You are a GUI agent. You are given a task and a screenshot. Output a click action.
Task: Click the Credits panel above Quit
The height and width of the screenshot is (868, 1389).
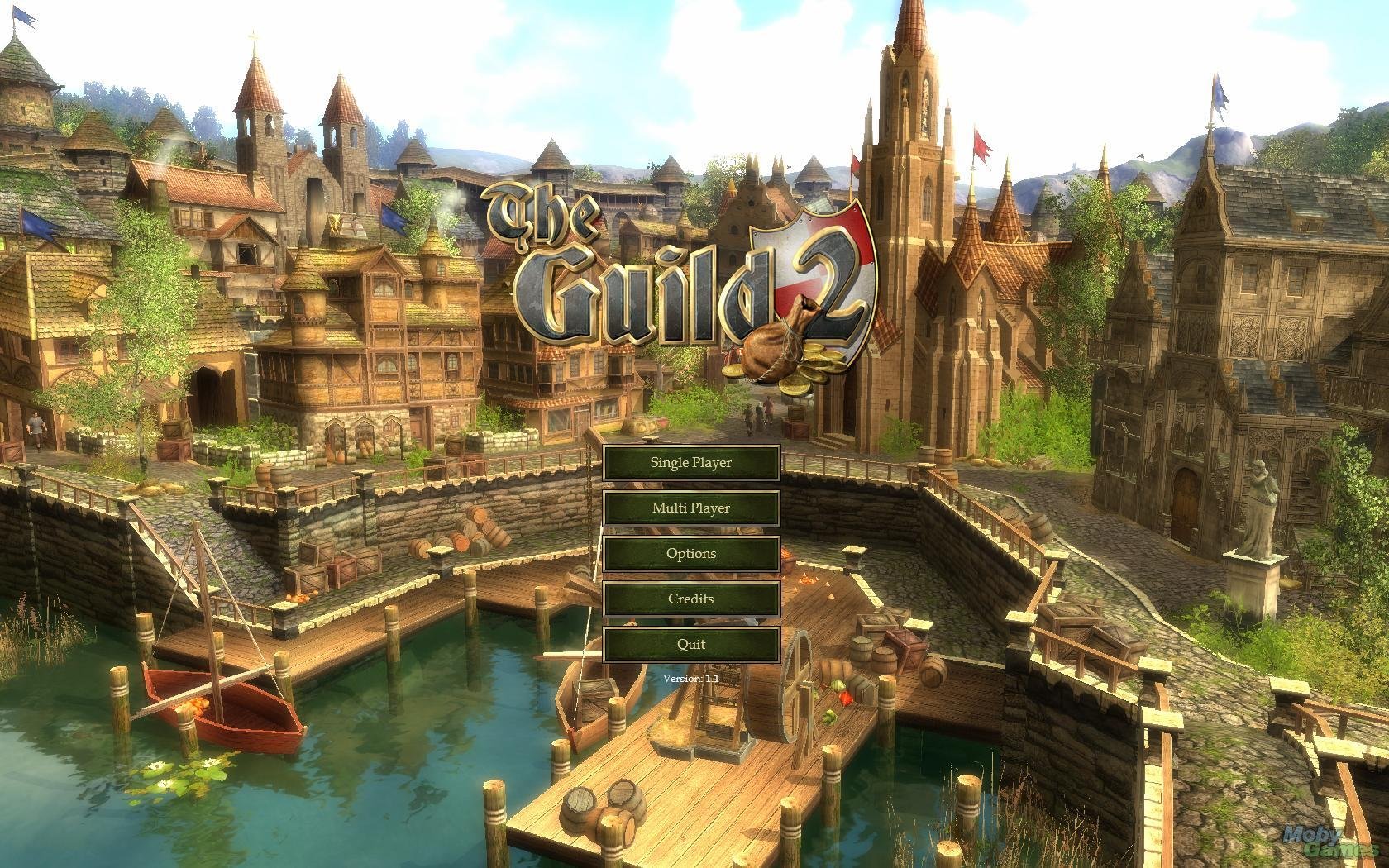(x=692, y=599)
